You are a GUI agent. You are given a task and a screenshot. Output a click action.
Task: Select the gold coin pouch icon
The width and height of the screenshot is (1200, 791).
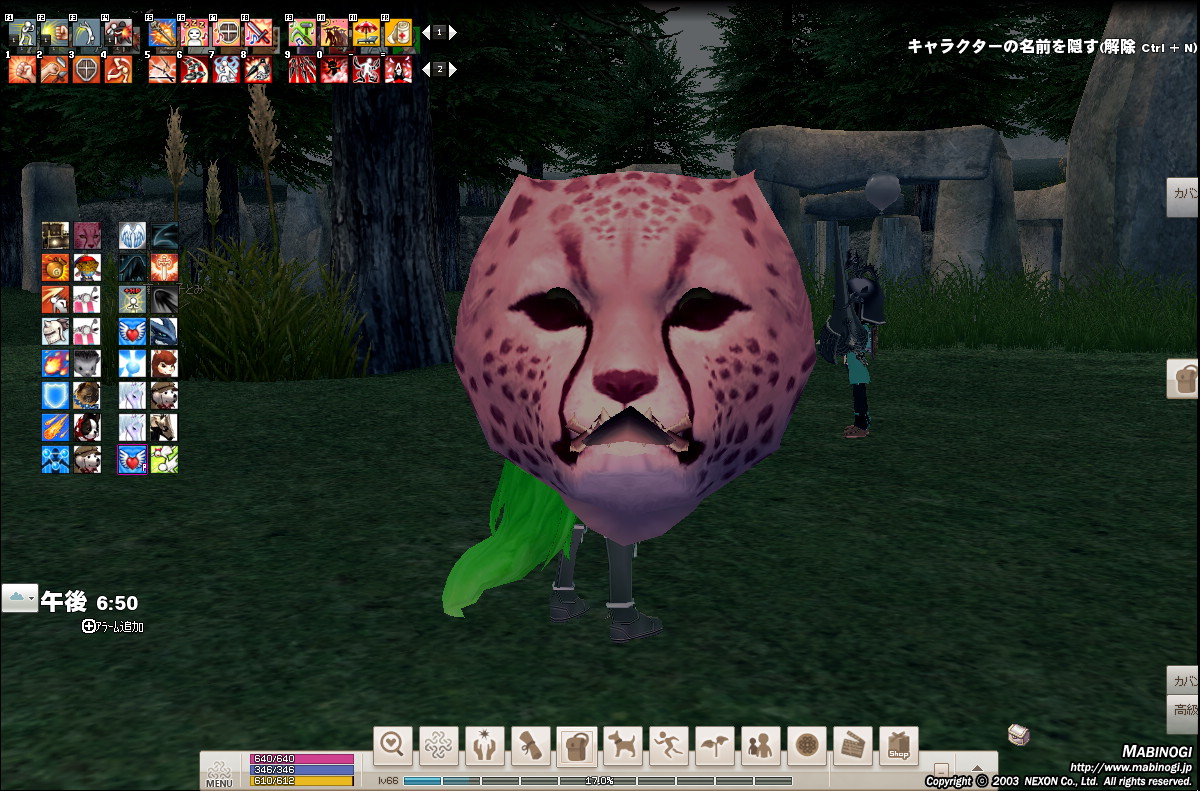tap(55, 268)
